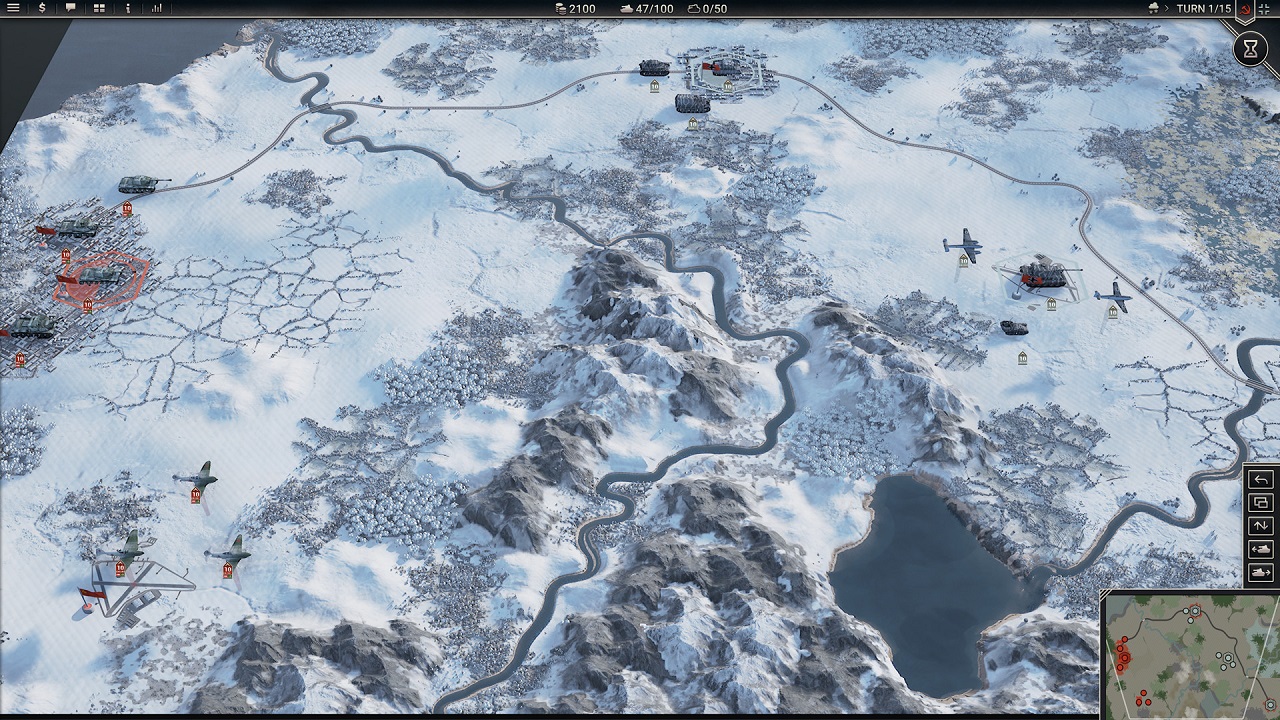The image size is (1280, 720).
Task: Click the overlapping rectangles button
Action: 1261,503
